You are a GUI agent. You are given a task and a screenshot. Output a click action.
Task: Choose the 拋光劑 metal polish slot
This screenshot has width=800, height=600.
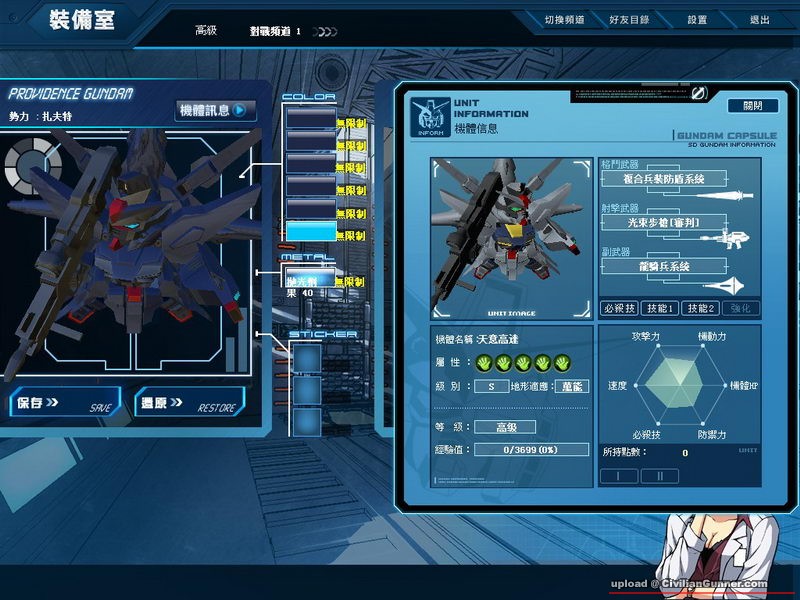pyautogui.click(x=309, y=279)
